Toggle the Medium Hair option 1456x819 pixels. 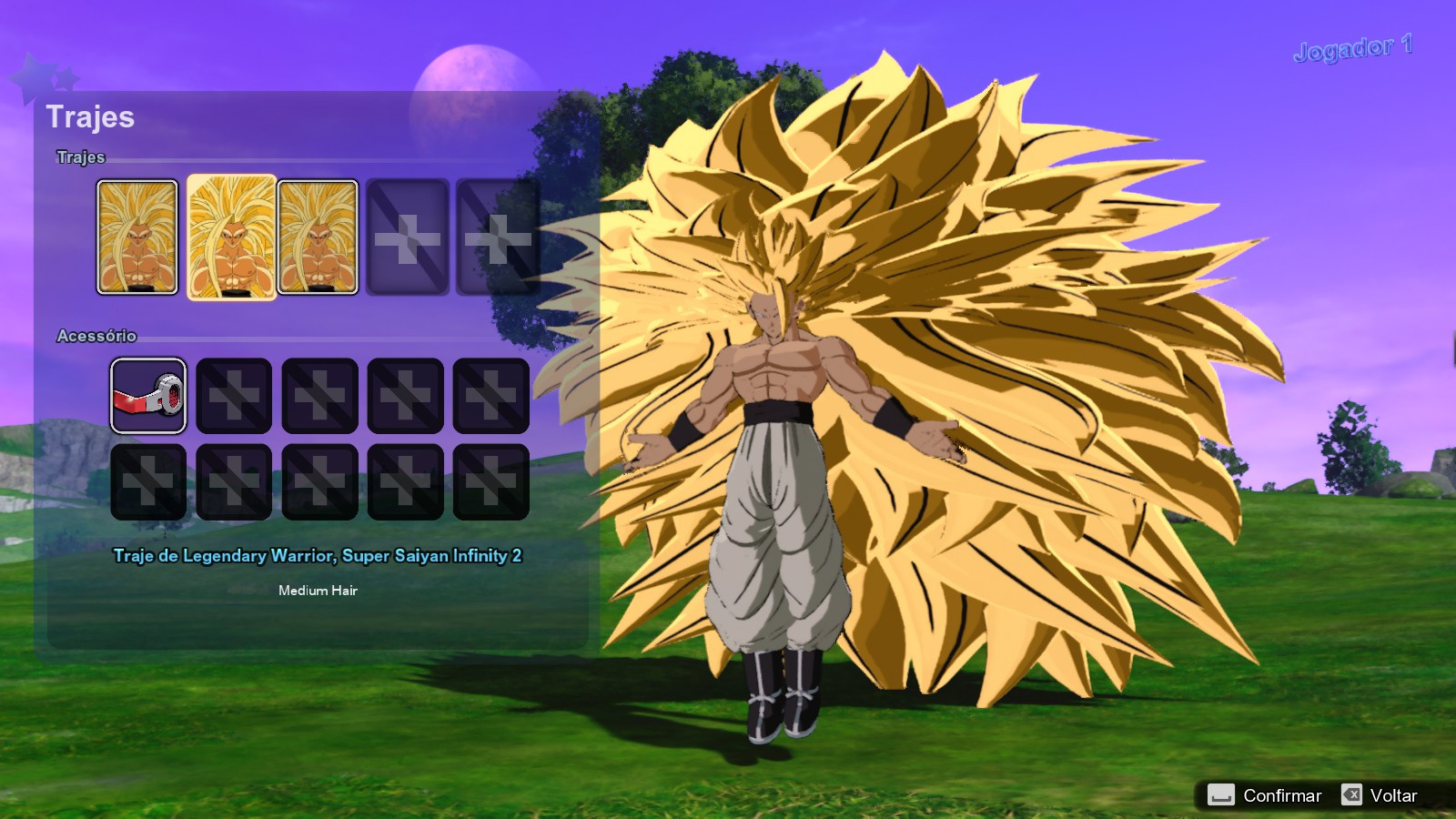318,590
